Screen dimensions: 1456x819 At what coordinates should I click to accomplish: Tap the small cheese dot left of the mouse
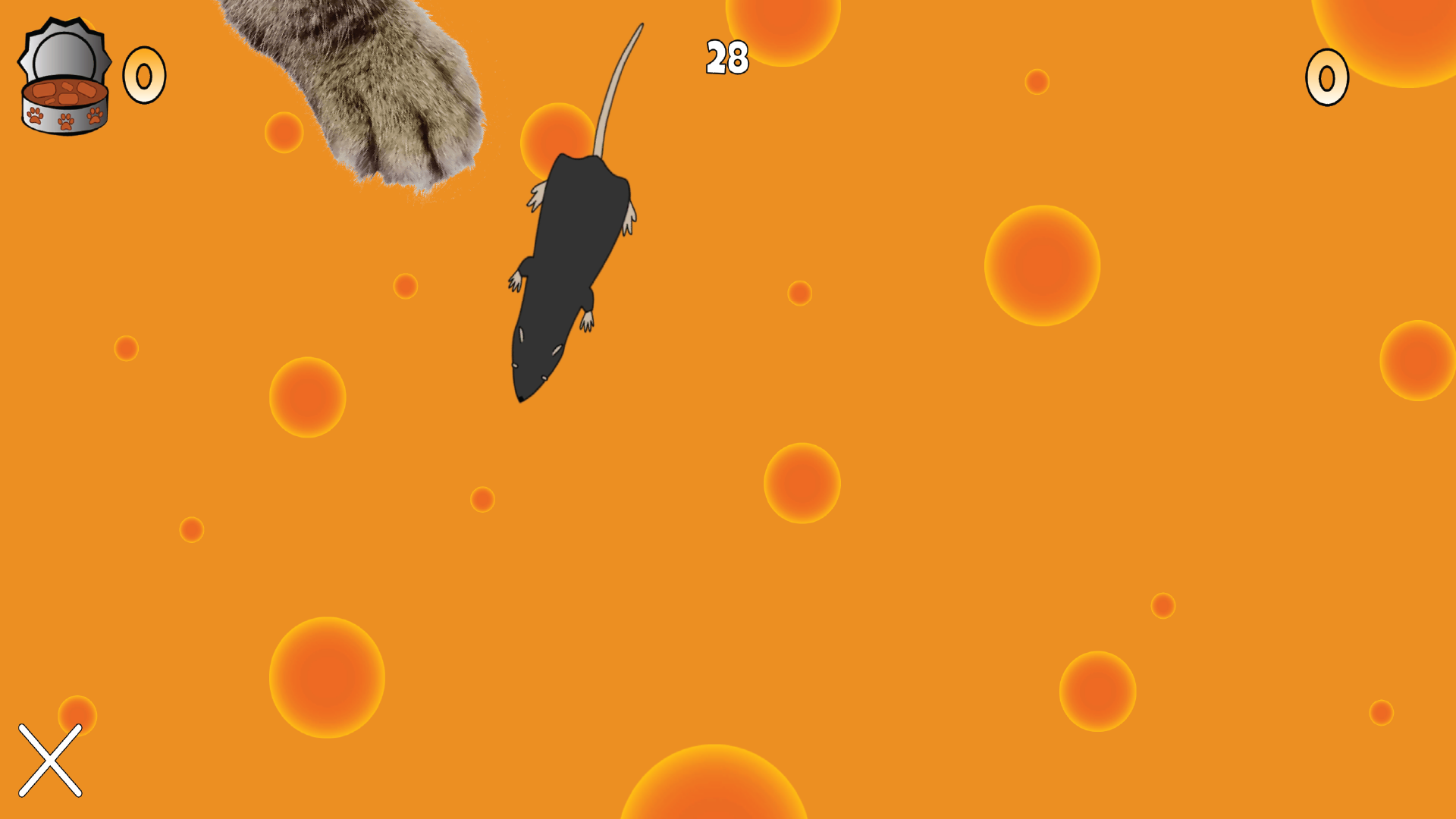tap(407, 287)
